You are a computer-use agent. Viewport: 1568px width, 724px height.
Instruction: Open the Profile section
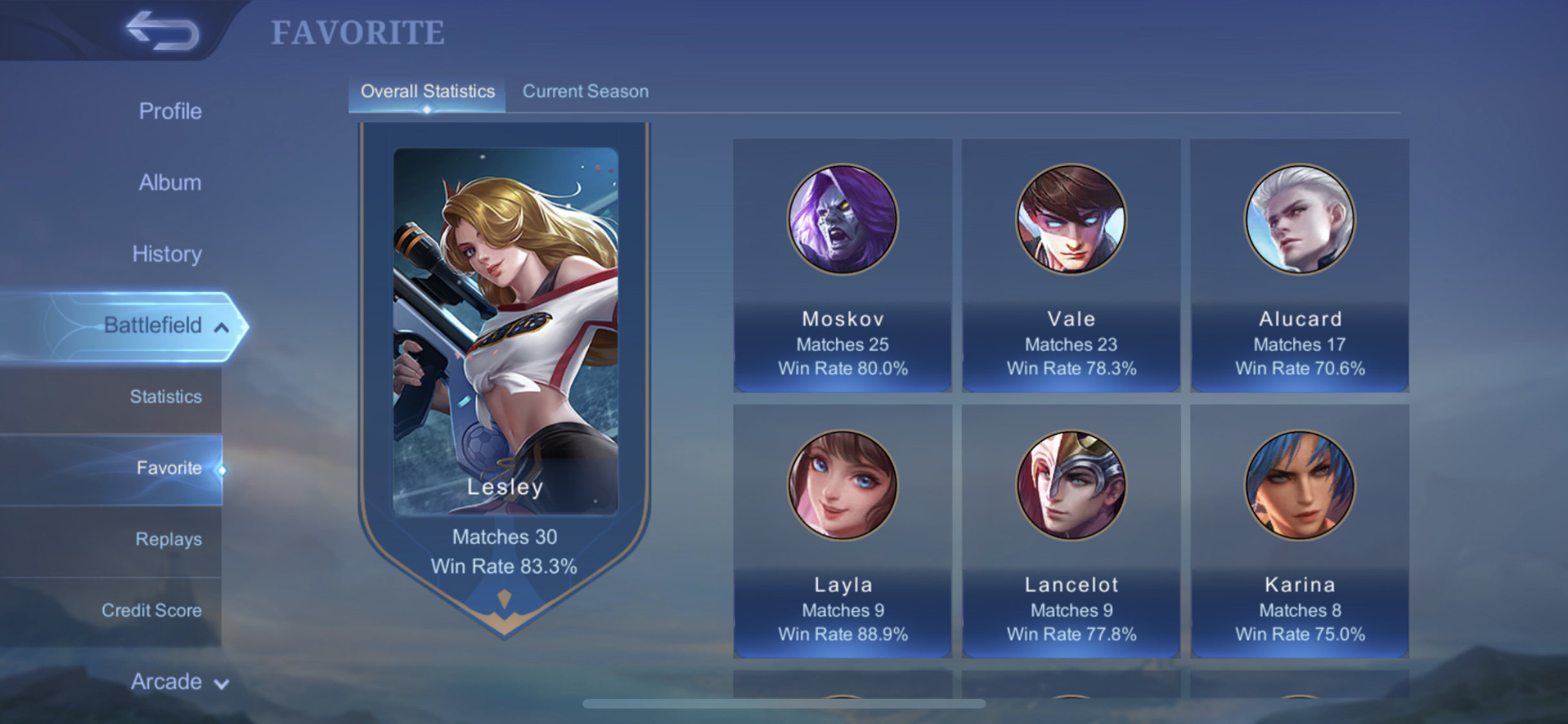tap(170, 111)
